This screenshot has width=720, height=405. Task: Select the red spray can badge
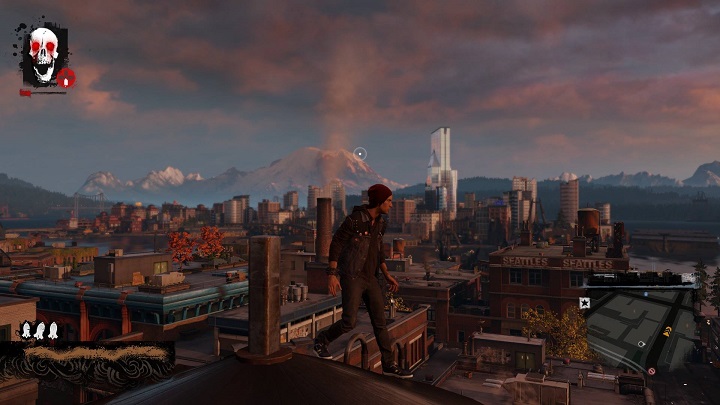coord(66,77)
